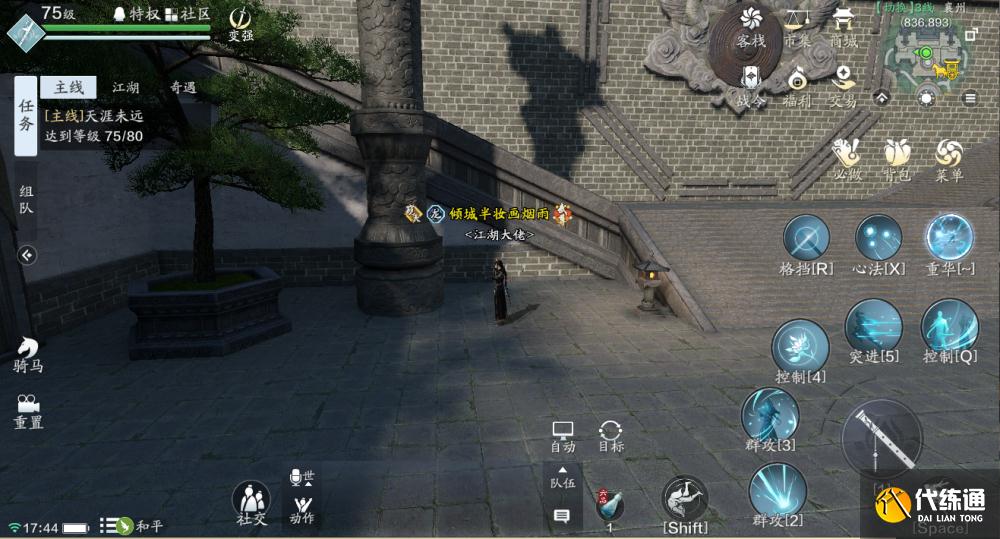The height and width of the screenshot is (539, 1000).
Task: Mount horse with the 骑马 button
Action: 27,352
